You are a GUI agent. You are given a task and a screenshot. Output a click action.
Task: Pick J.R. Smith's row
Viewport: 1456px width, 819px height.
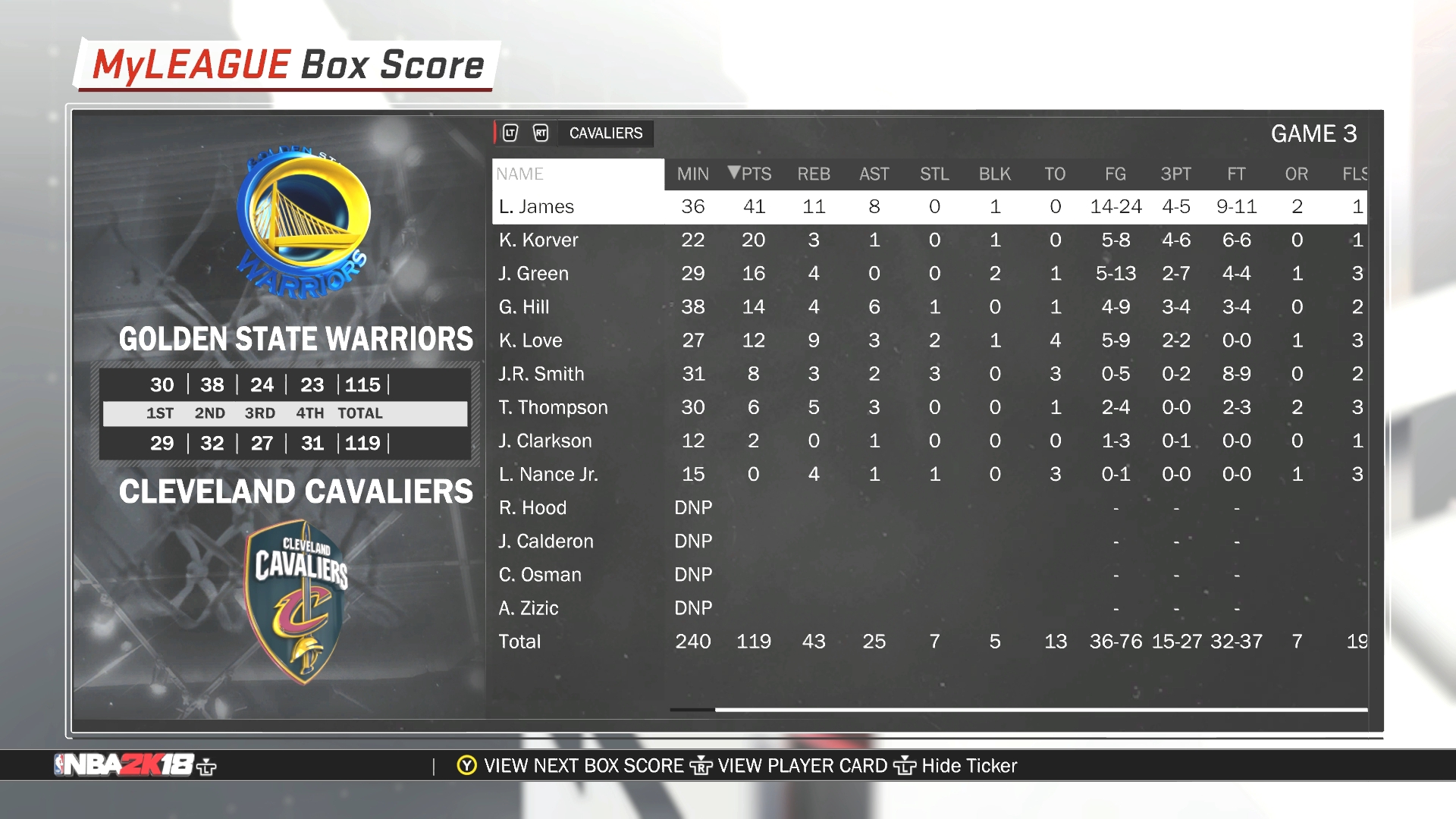click(x=541, y=374)
